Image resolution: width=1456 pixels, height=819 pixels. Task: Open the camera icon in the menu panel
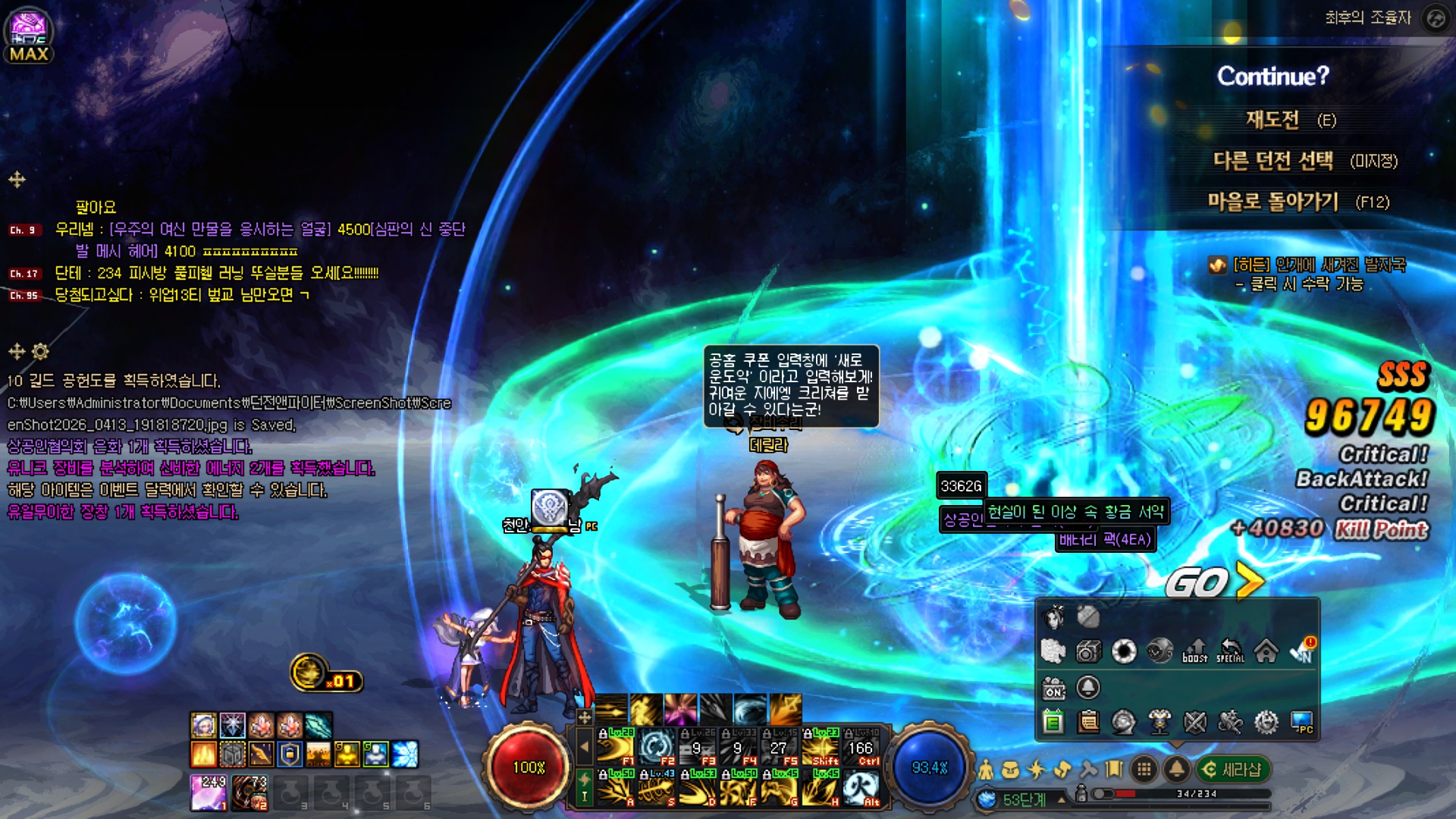coord(1088,651)
